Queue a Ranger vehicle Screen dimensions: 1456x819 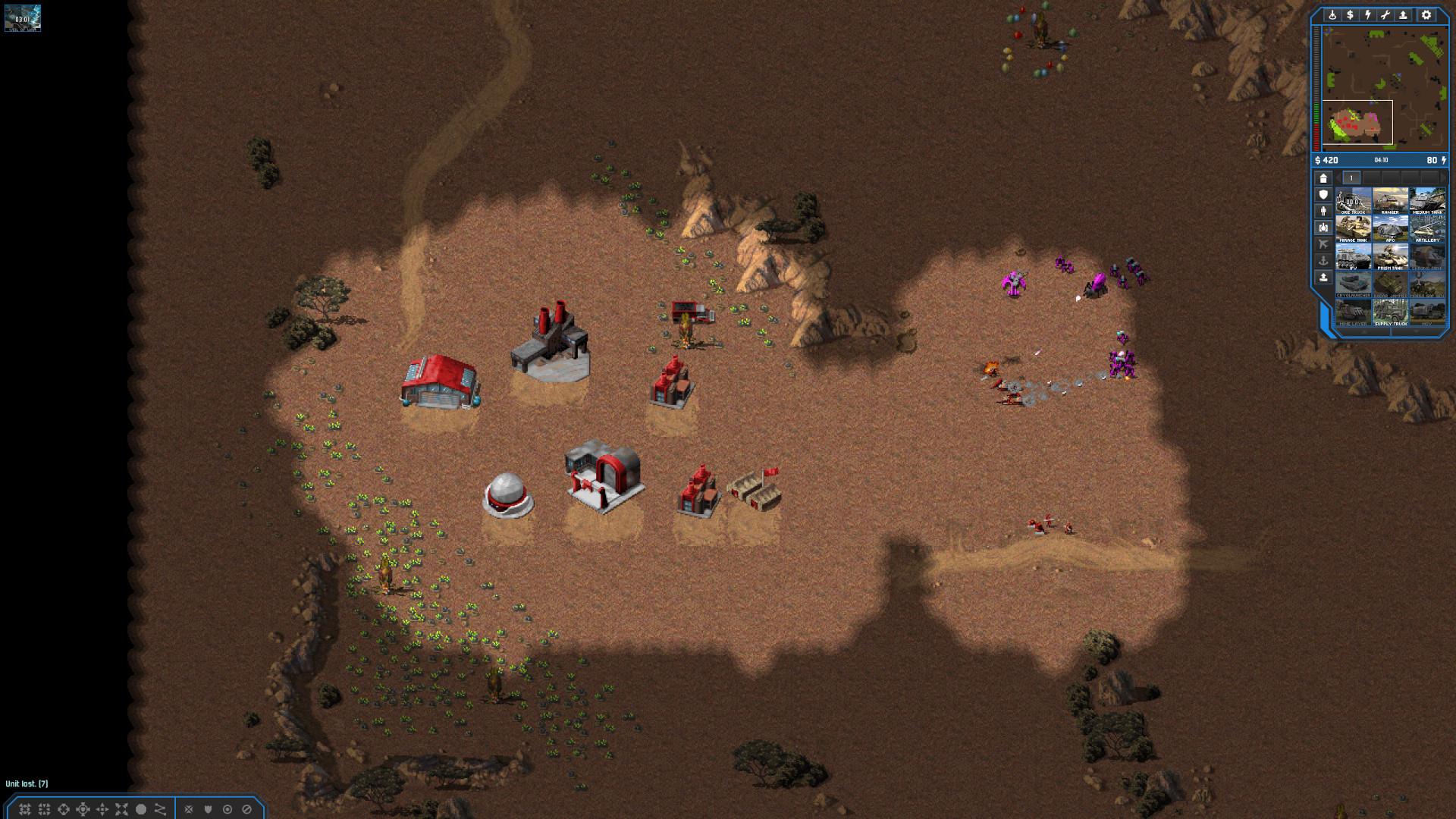(x=1390, y=201)
